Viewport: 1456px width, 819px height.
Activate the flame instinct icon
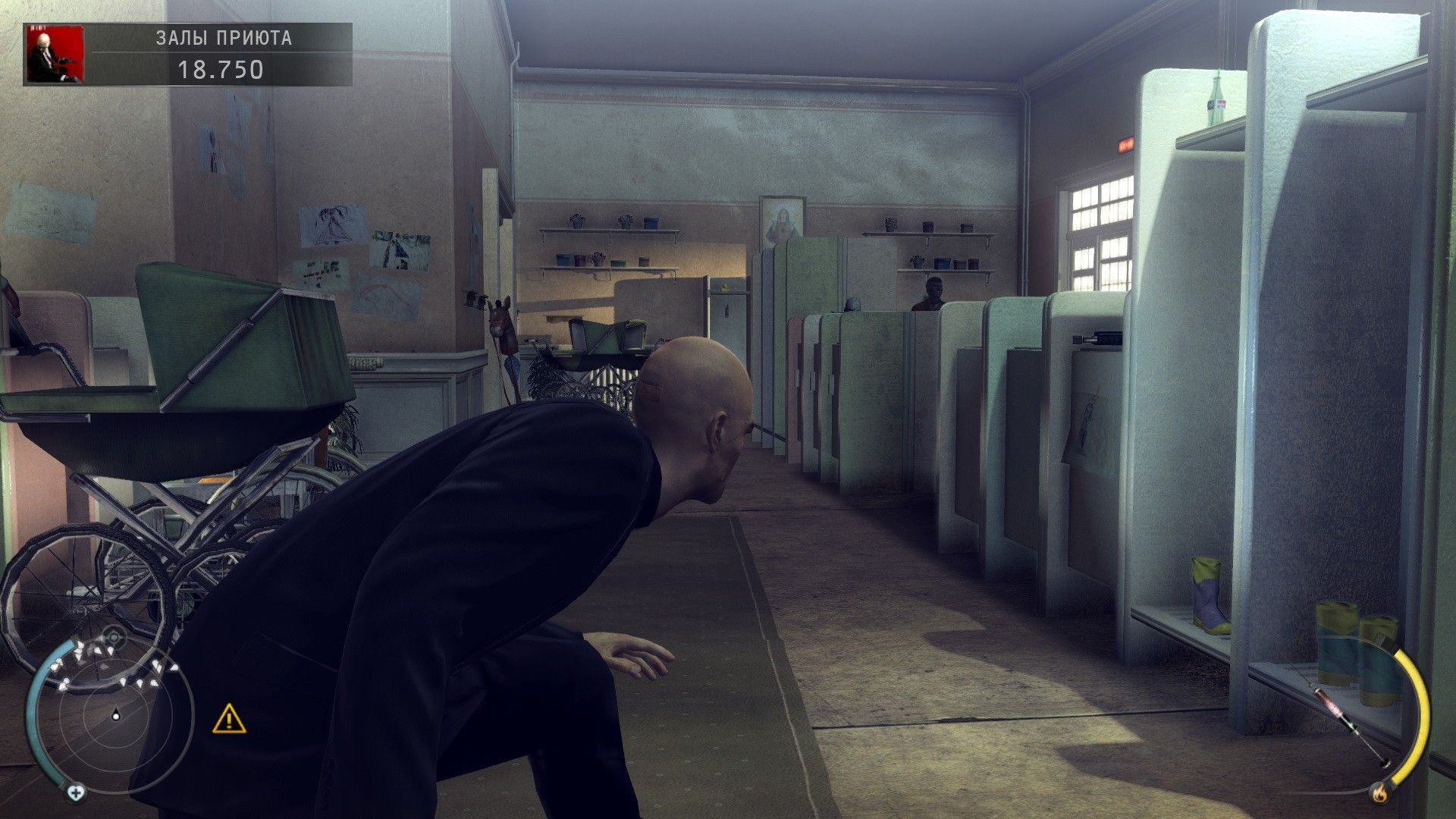[1379, 794]
